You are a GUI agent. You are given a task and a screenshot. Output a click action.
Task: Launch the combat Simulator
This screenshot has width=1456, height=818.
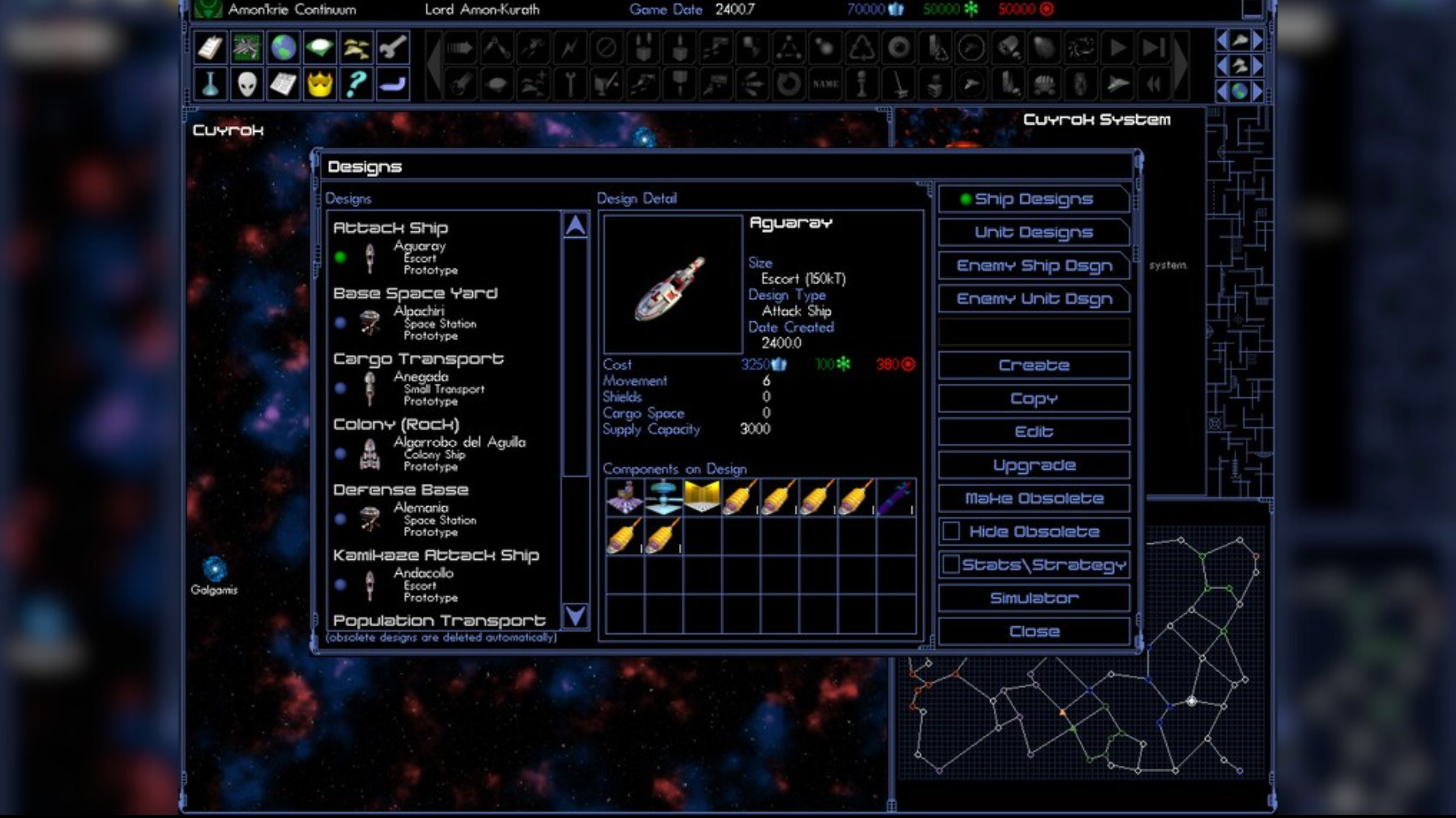click(1034, 598)
